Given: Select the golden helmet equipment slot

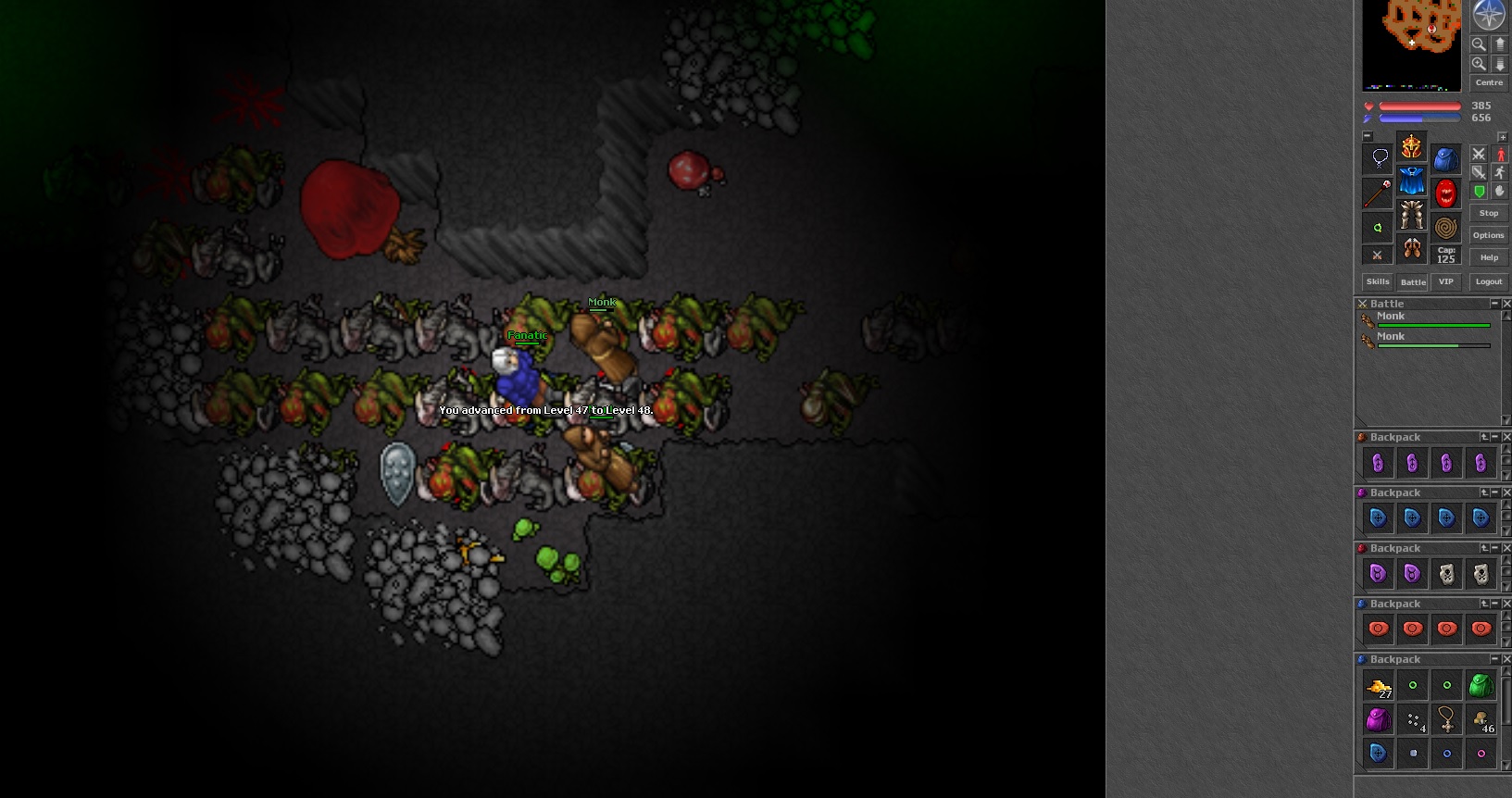Looking at the screenshot, I should (x=1411, y=146).
